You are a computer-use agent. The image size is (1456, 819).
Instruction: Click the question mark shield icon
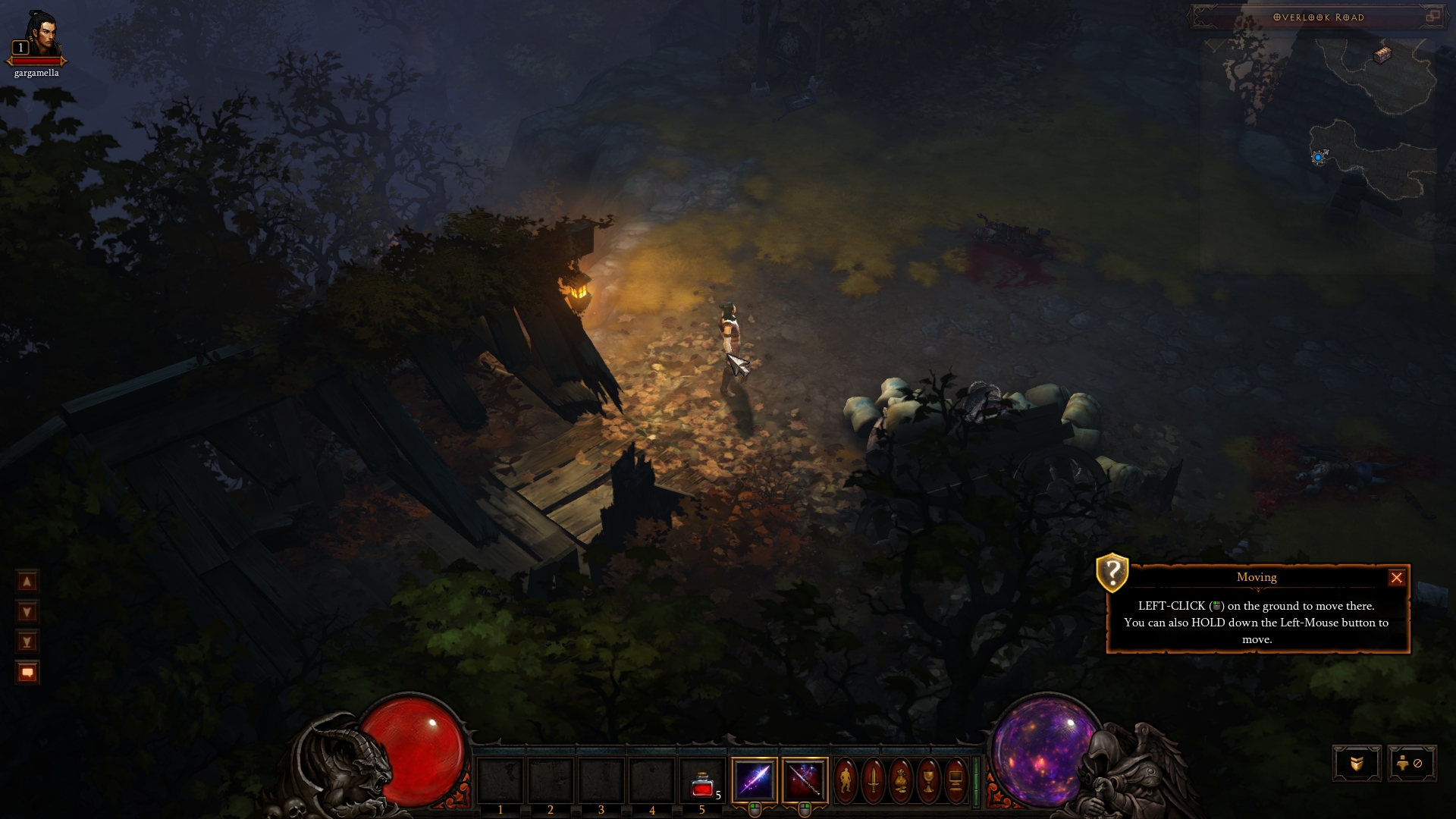tap(1112, 572)
